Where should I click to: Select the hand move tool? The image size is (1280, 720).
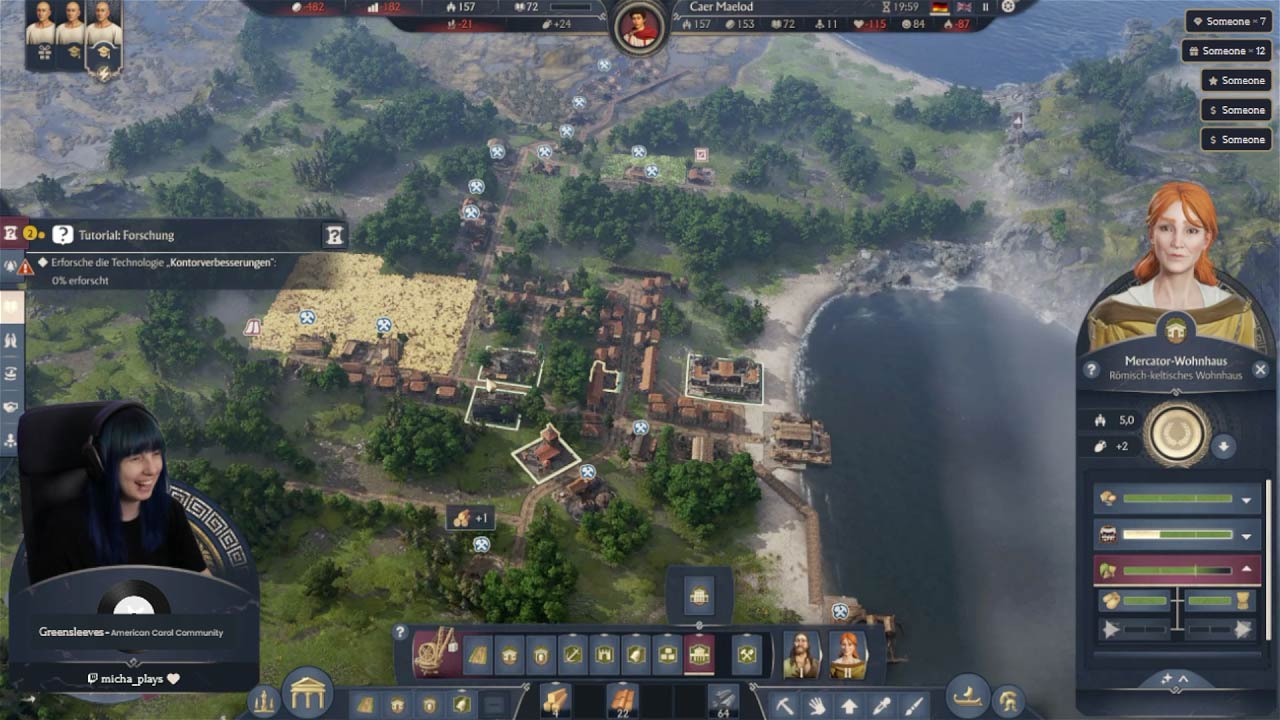pyautogui.click(x=818, y=706)
